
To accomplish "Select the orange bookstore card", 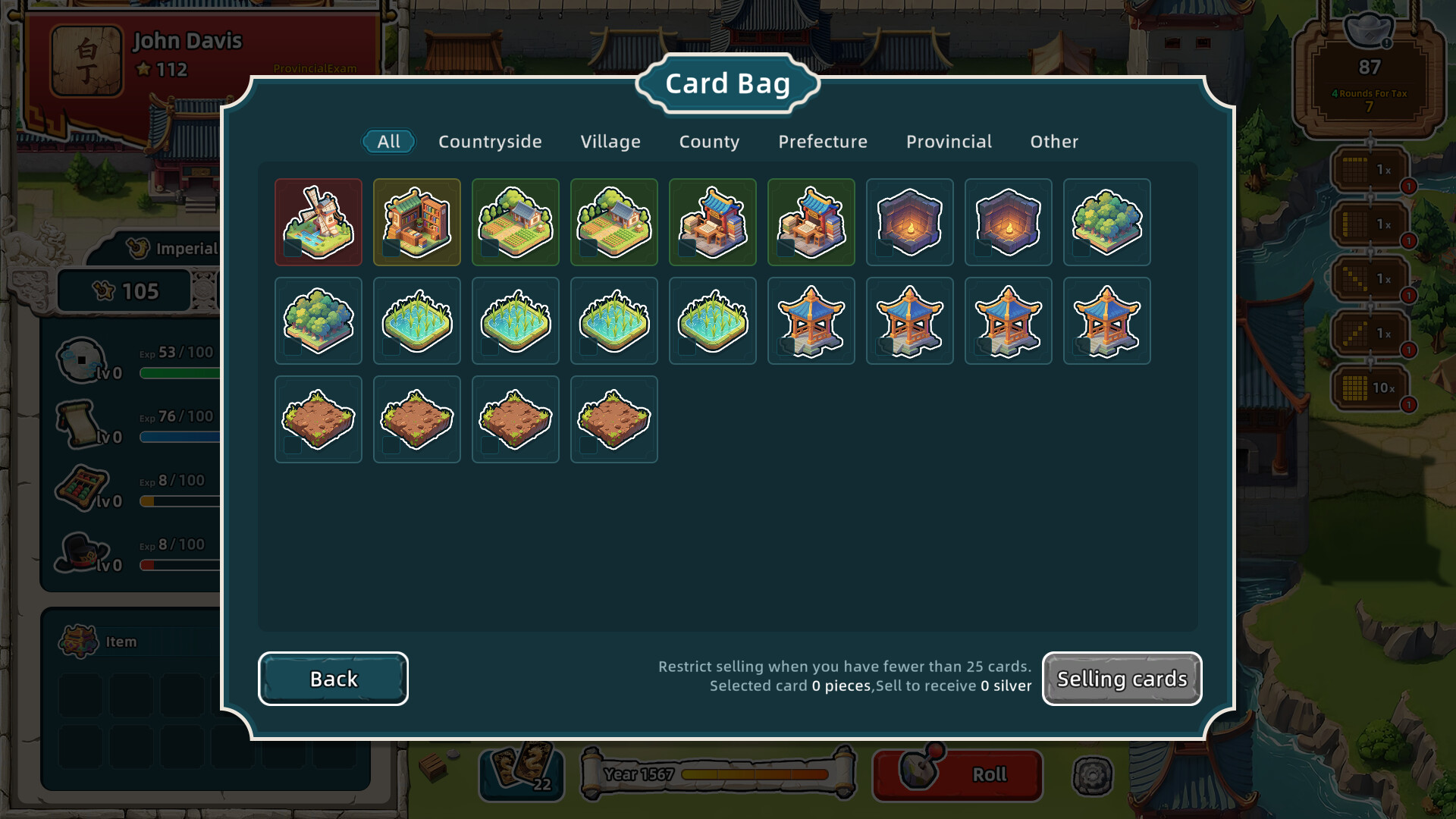I will click(416, 222).
